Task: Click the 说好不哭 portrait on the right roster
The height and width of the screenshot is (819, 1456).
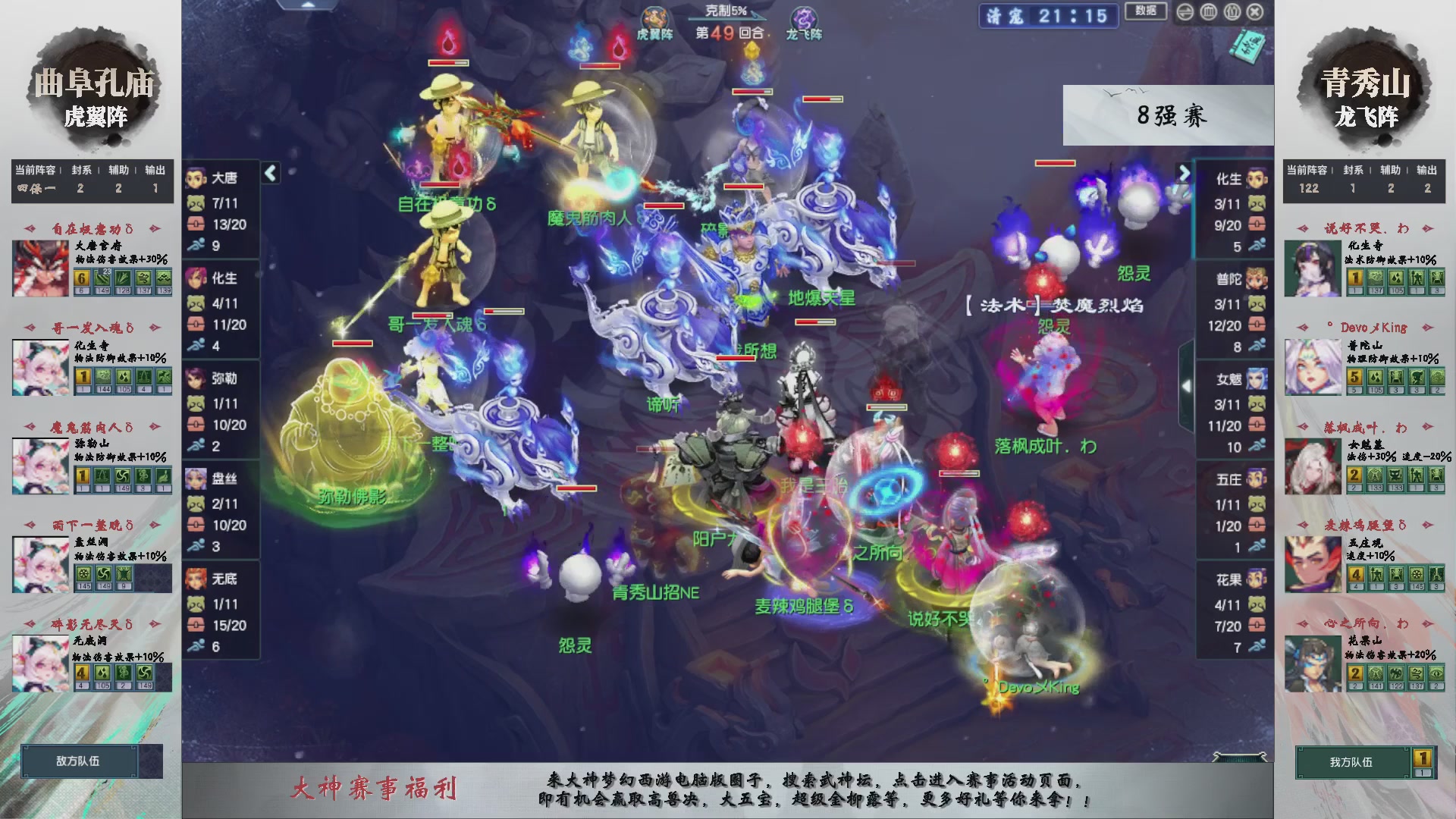Action: 1312,268
